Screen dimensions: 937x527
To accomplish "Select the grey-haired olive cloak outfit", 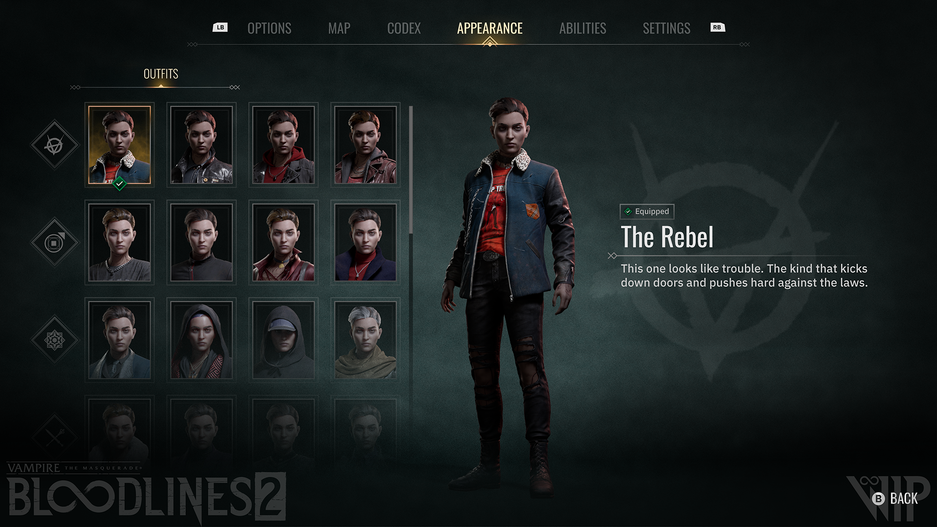I will (365, 340).
